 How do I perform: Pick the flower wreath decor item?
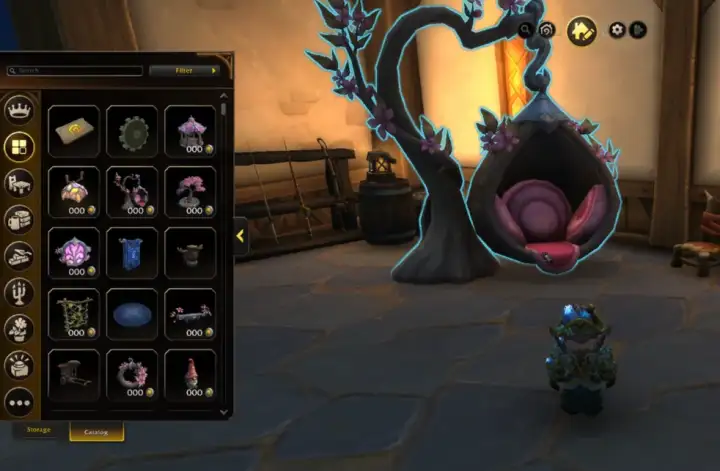click(132, 373)
